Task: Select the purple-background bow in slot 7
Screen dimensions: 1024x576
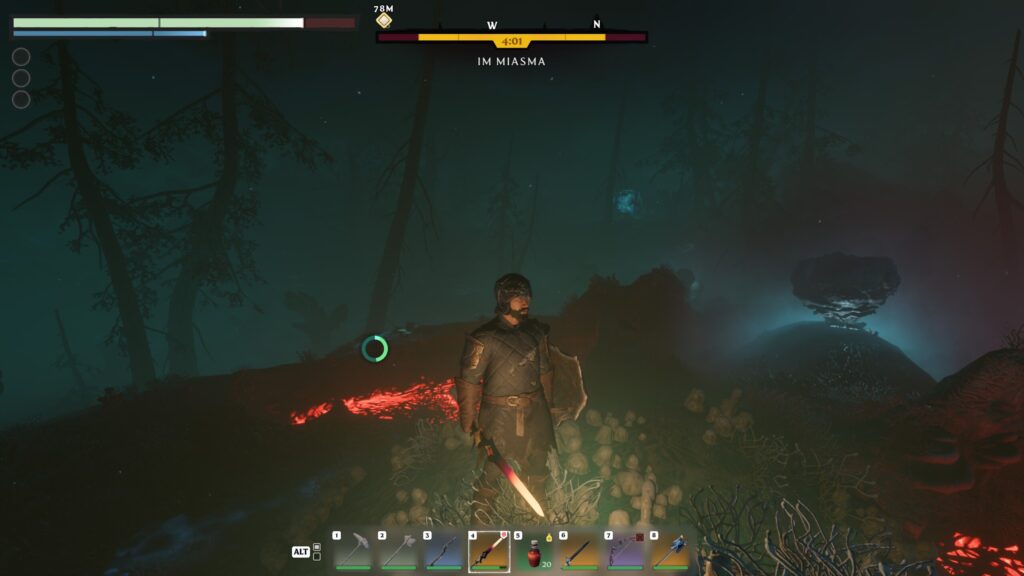Action: pyautogui.click(x=624, y=551)
